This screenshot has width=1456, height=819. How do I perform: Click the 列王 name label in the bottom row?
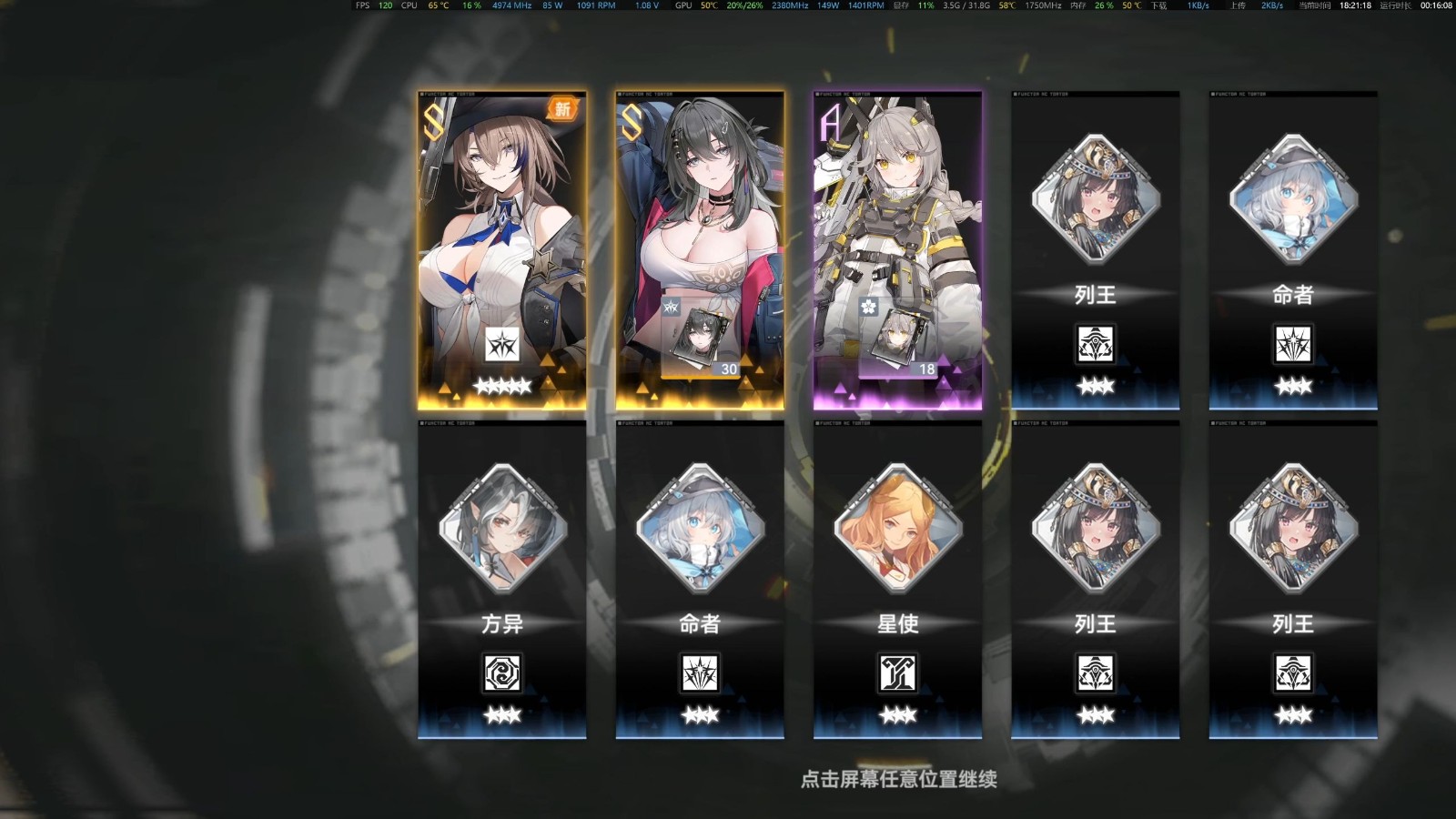1096,625
